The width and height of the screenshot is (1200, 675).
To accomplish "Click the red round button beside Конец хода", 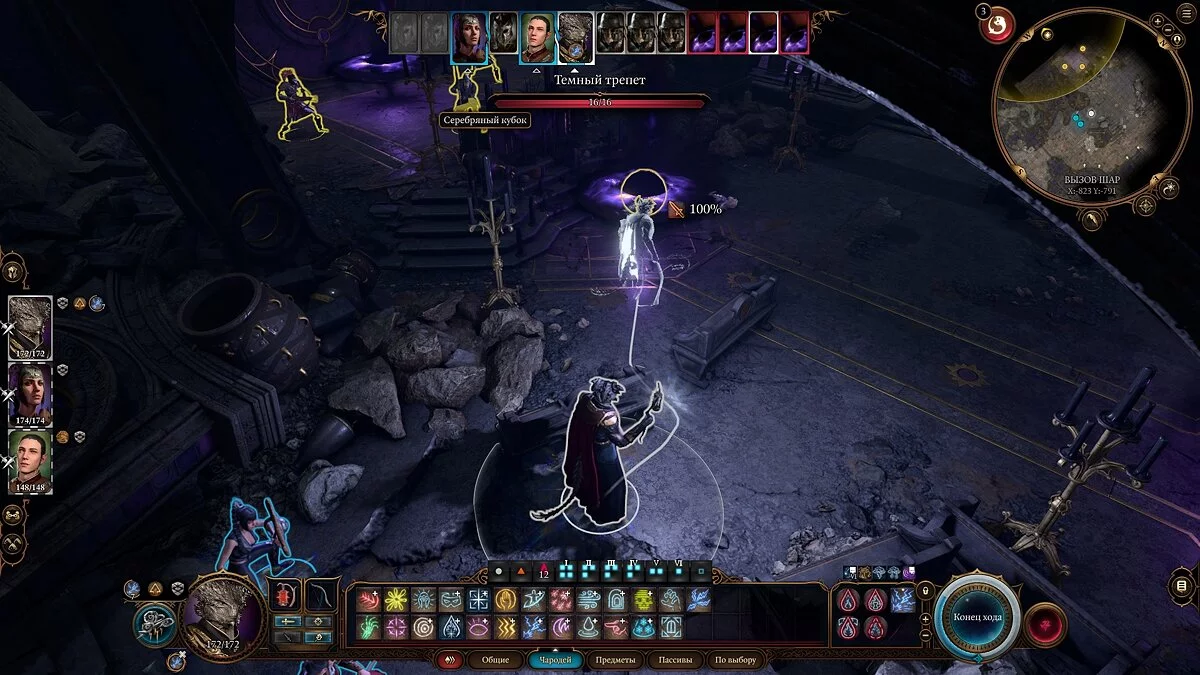I will [x=1044, y=626].
